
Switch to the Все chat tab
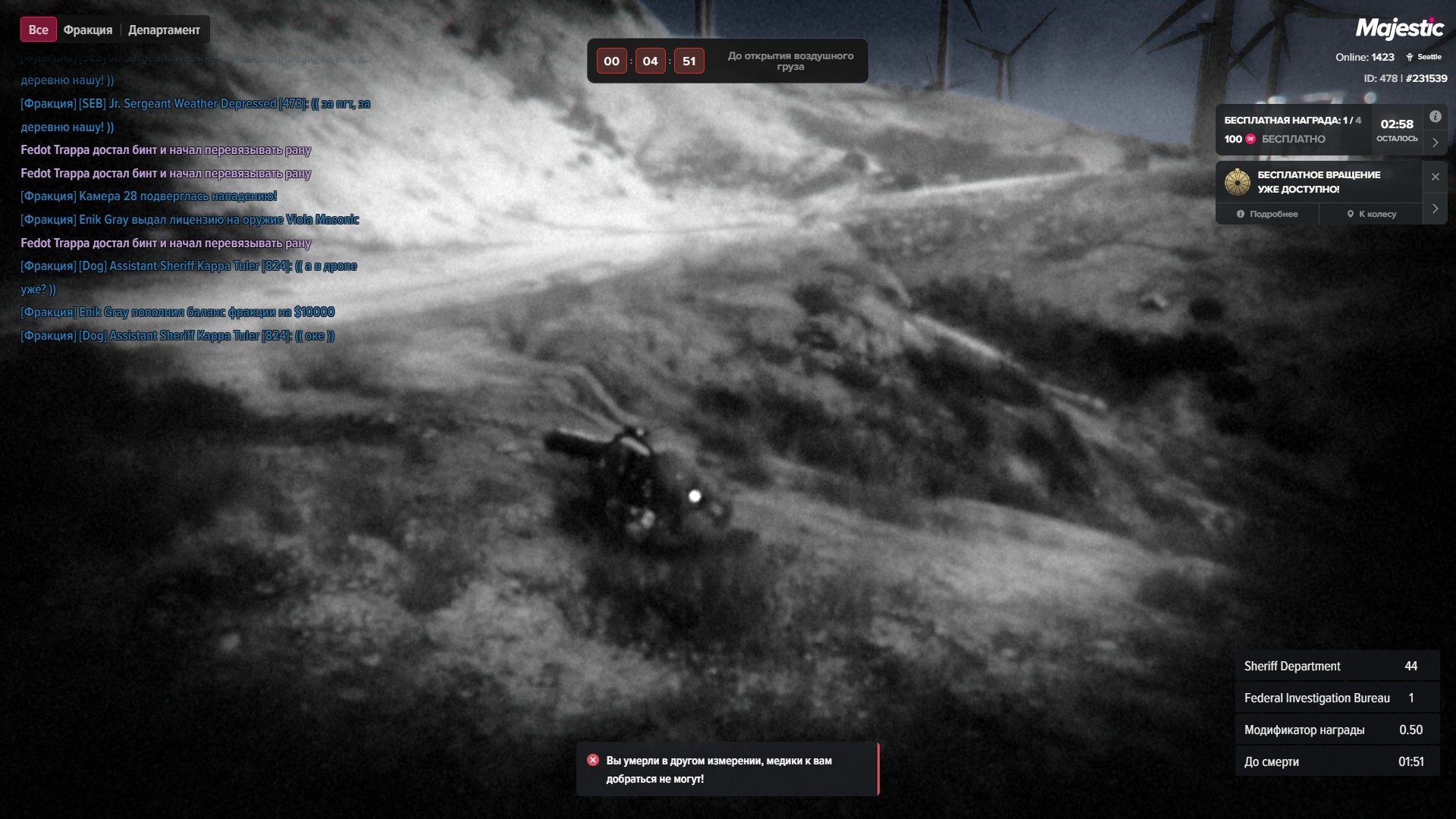38,30
